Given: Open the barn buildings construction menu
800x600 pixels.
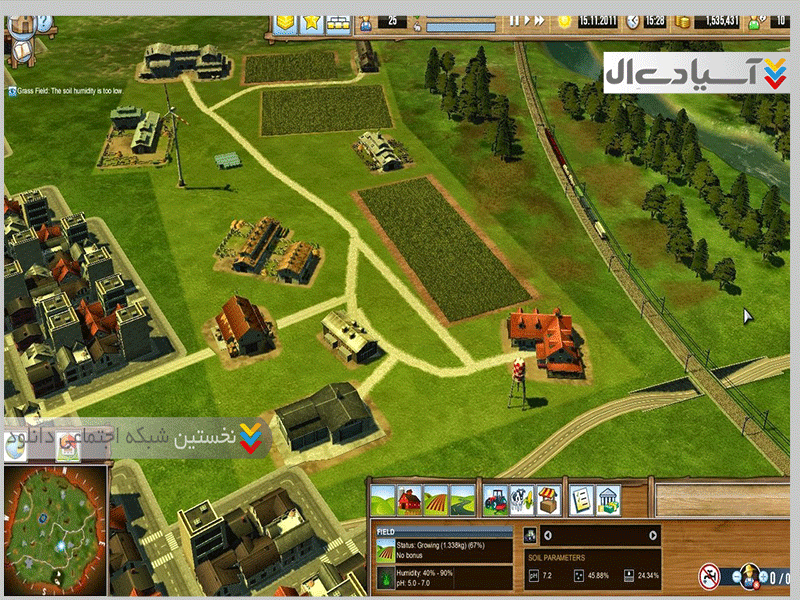Looking at the screenshot, I should [x=410, y=497].
